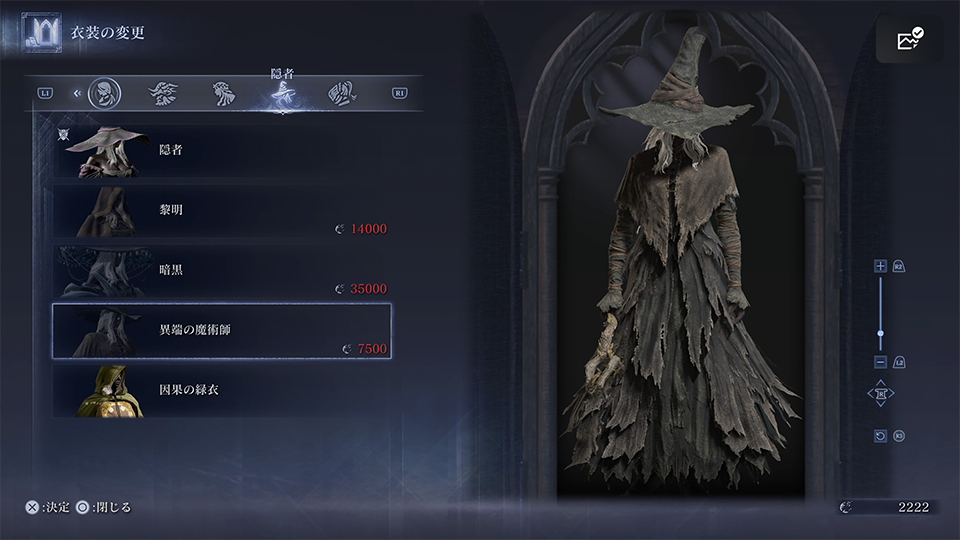Choose the 因果の緑衣 green robe outfit

[x=220, y=390]
